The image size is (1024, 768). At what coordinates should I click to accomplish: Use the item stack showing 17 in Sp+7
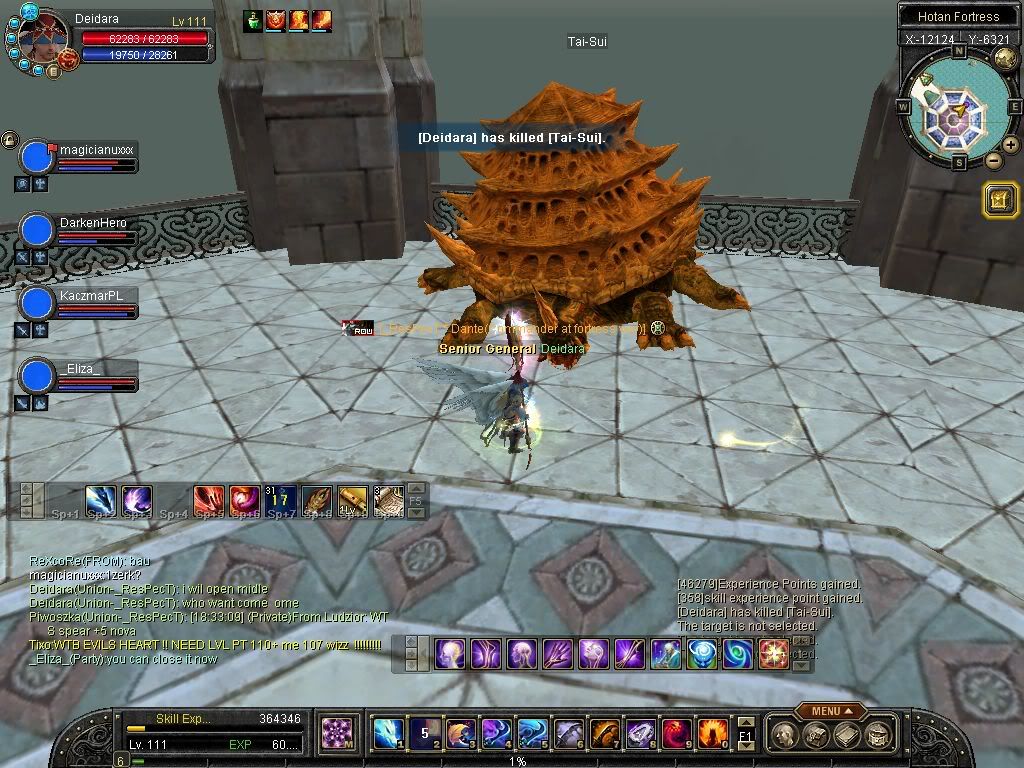(x=280, y=498)
